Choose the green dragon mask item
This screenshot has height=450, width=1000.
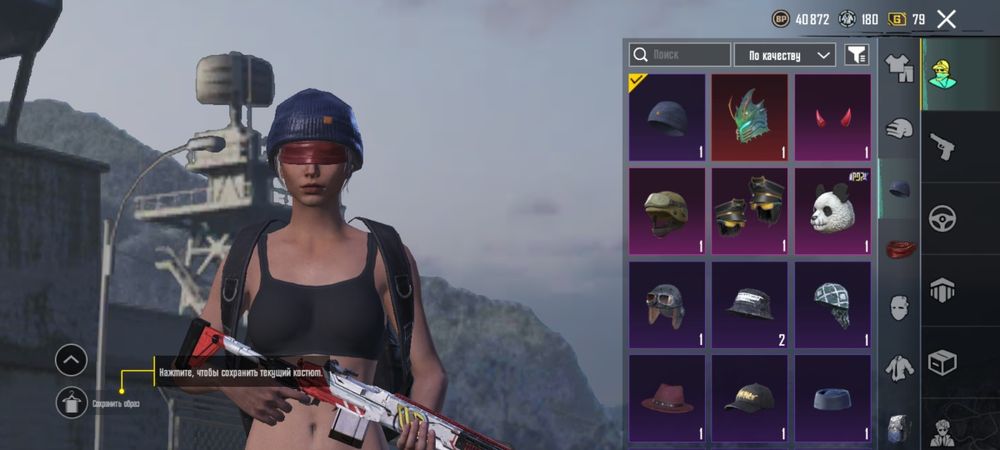pos(750,118)
